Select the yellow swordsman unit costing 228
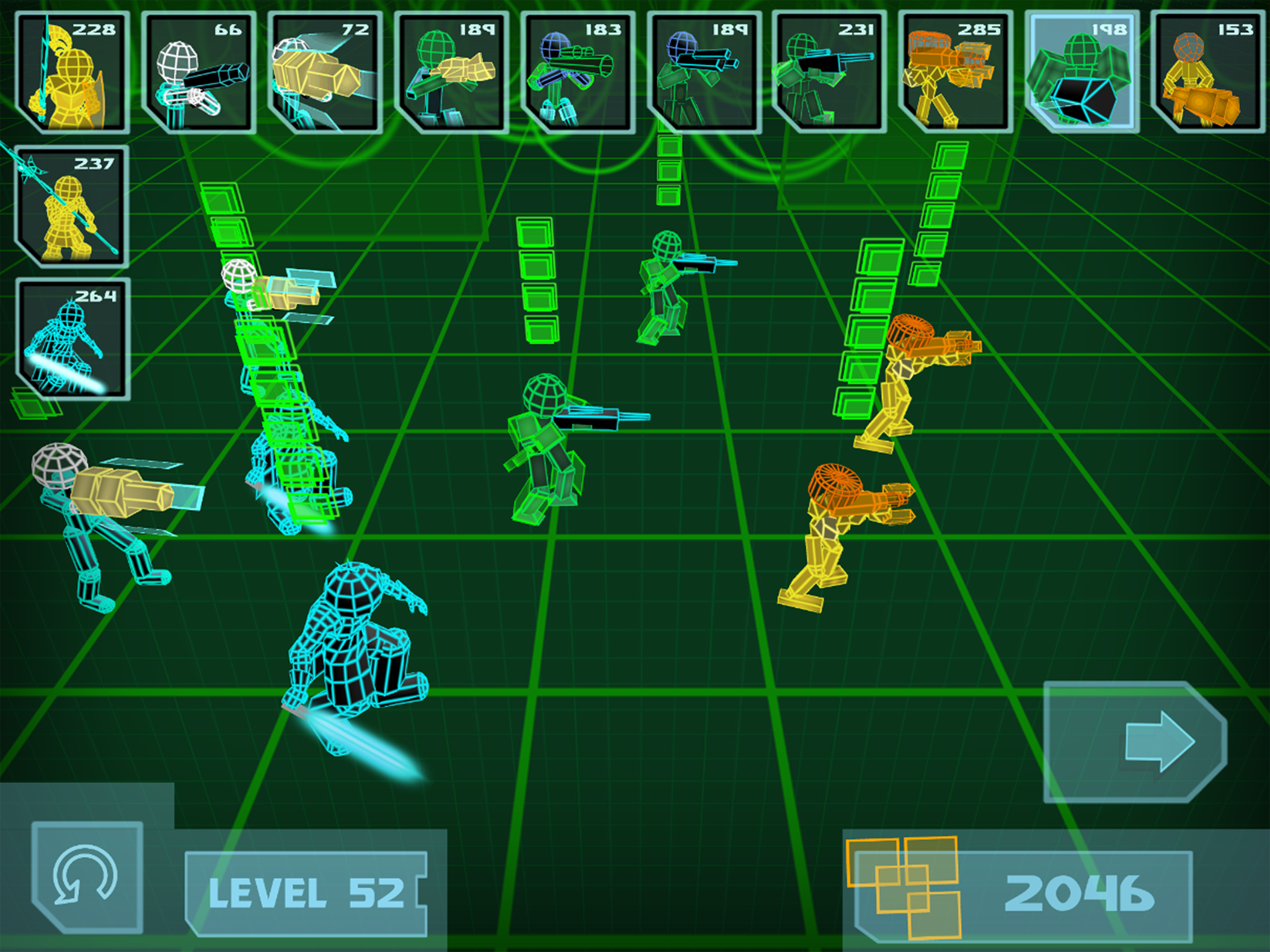The width and height of the screenshot is (1270, 952). point(71,71)
